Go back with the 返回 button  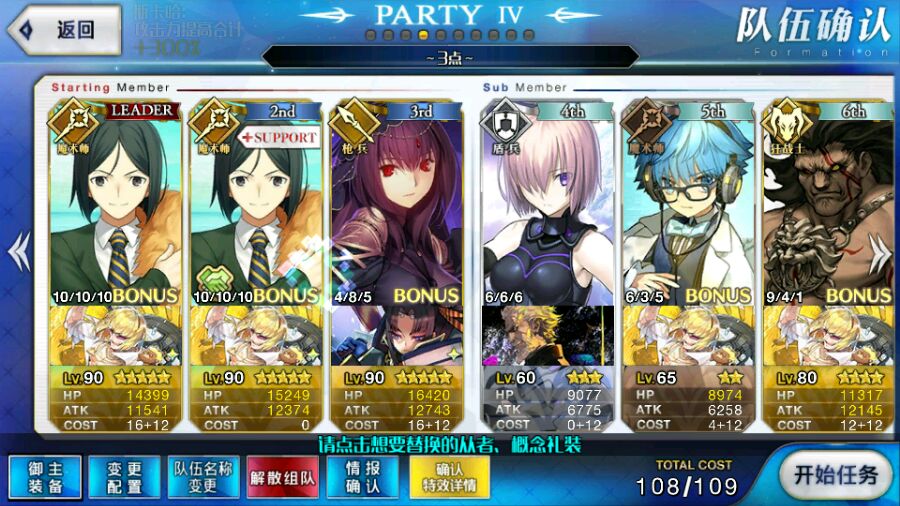pyautogui.click(x=62, y=30)
